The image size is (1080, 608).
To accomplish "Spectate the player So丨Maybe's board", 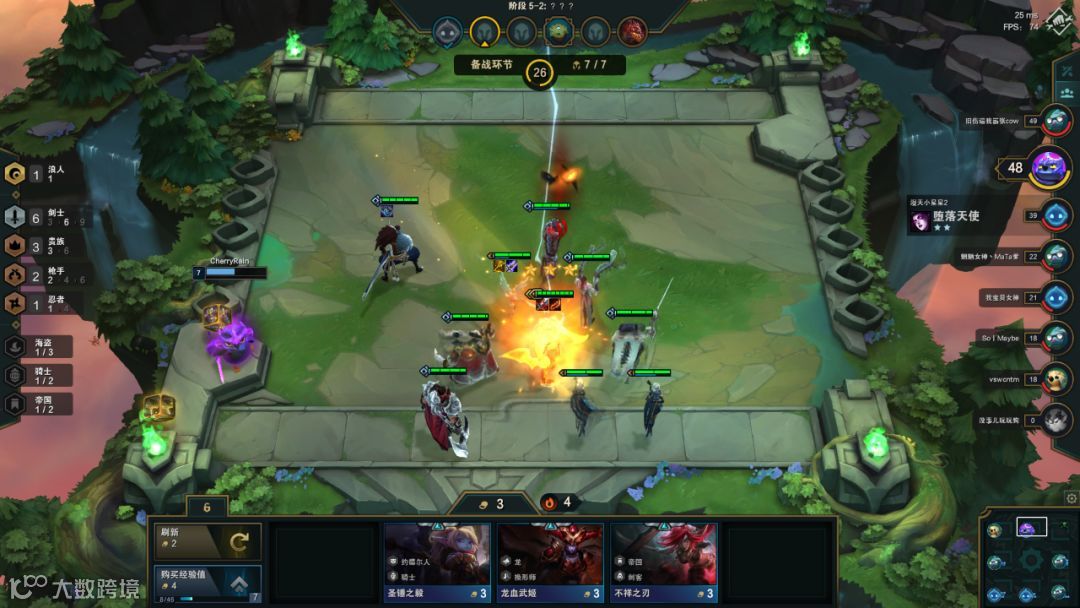I will (1056, 338).
